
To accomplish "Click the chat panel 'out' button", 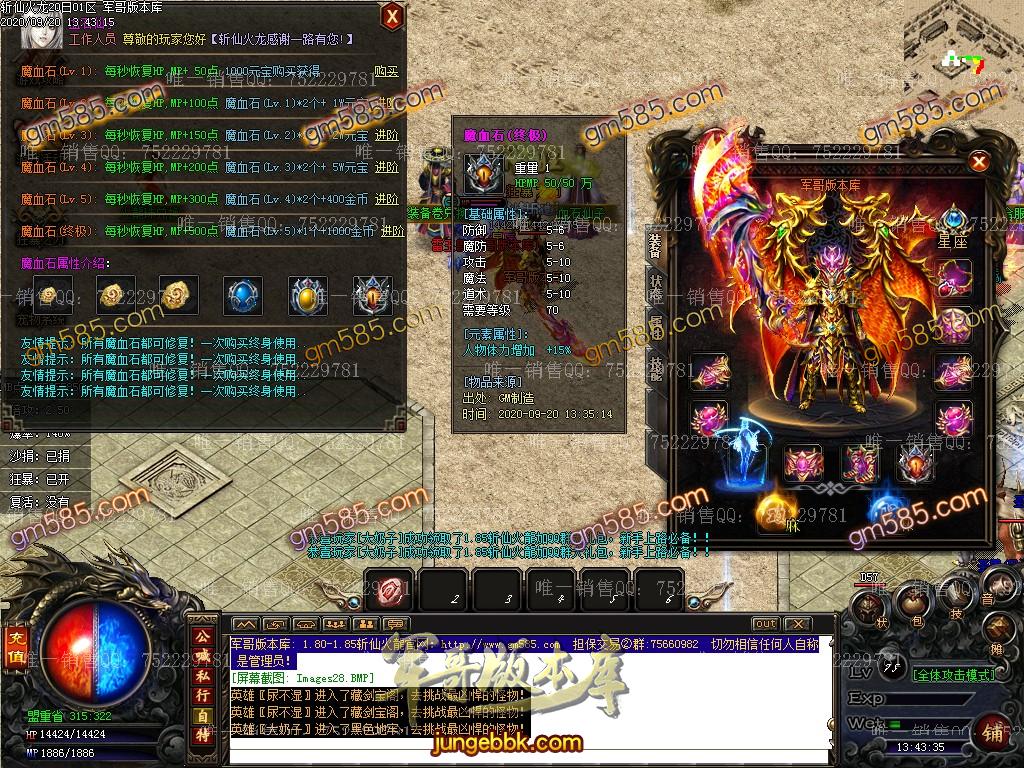I will (765, 624).
